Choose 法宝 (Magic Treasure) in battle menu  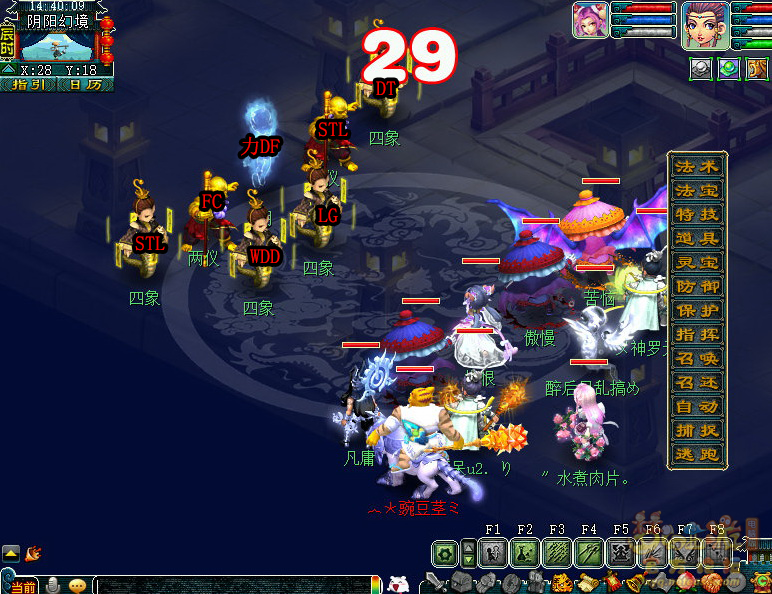coord(697,190)
